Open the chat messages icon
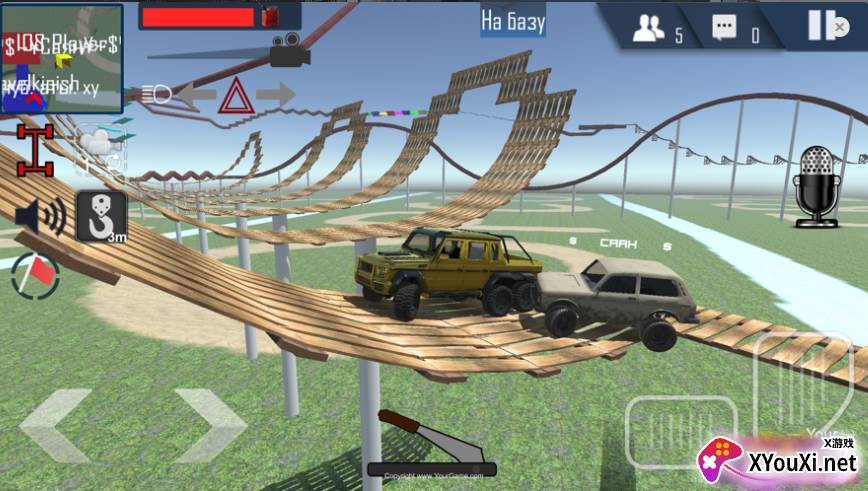The height and width of the screenshot is (491, 868). point(725,28)
